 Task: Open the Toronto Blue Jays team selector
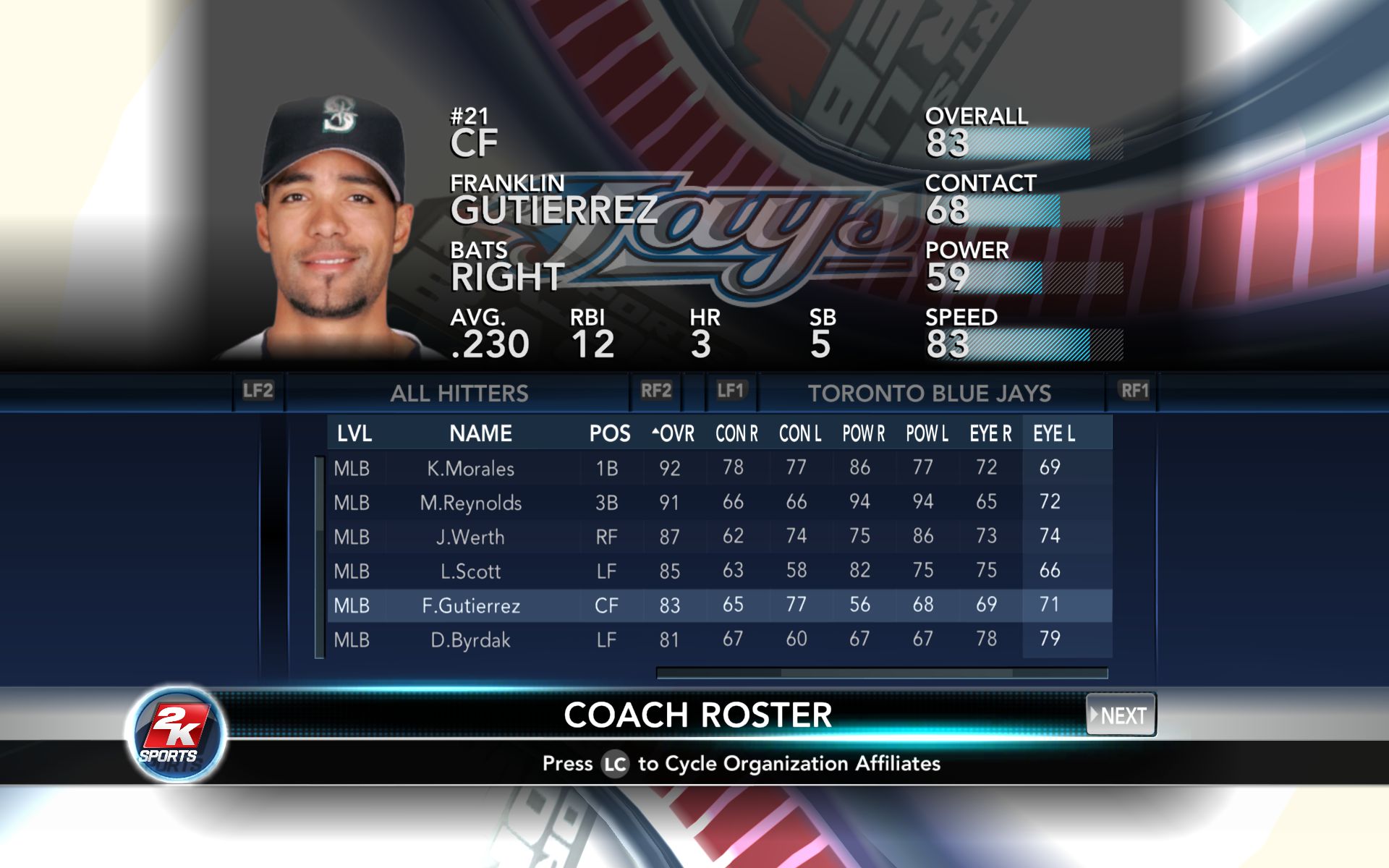click(x=929, y=393)
